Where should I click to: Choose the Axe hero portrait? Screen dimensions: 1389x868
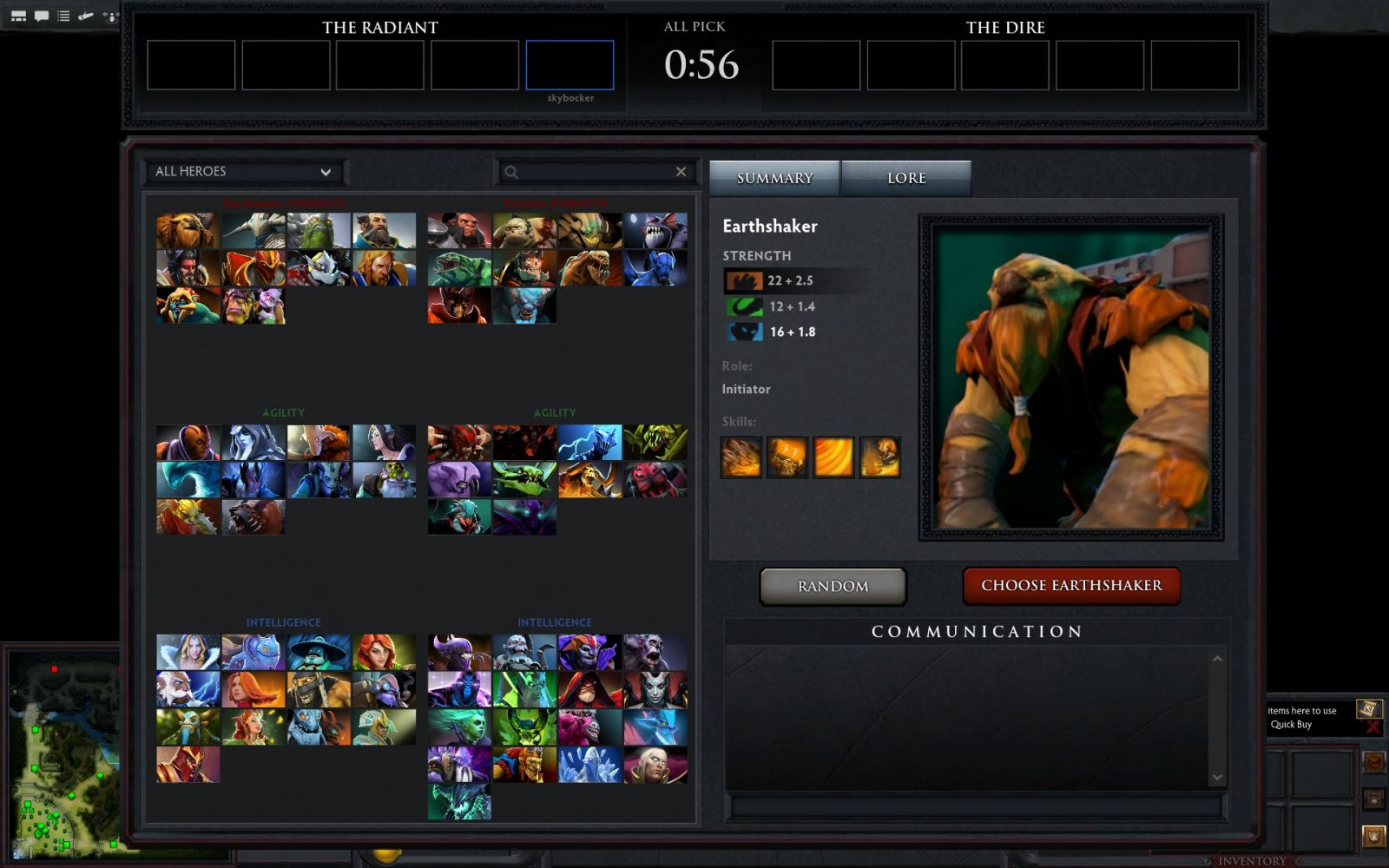tap(459, 231)
